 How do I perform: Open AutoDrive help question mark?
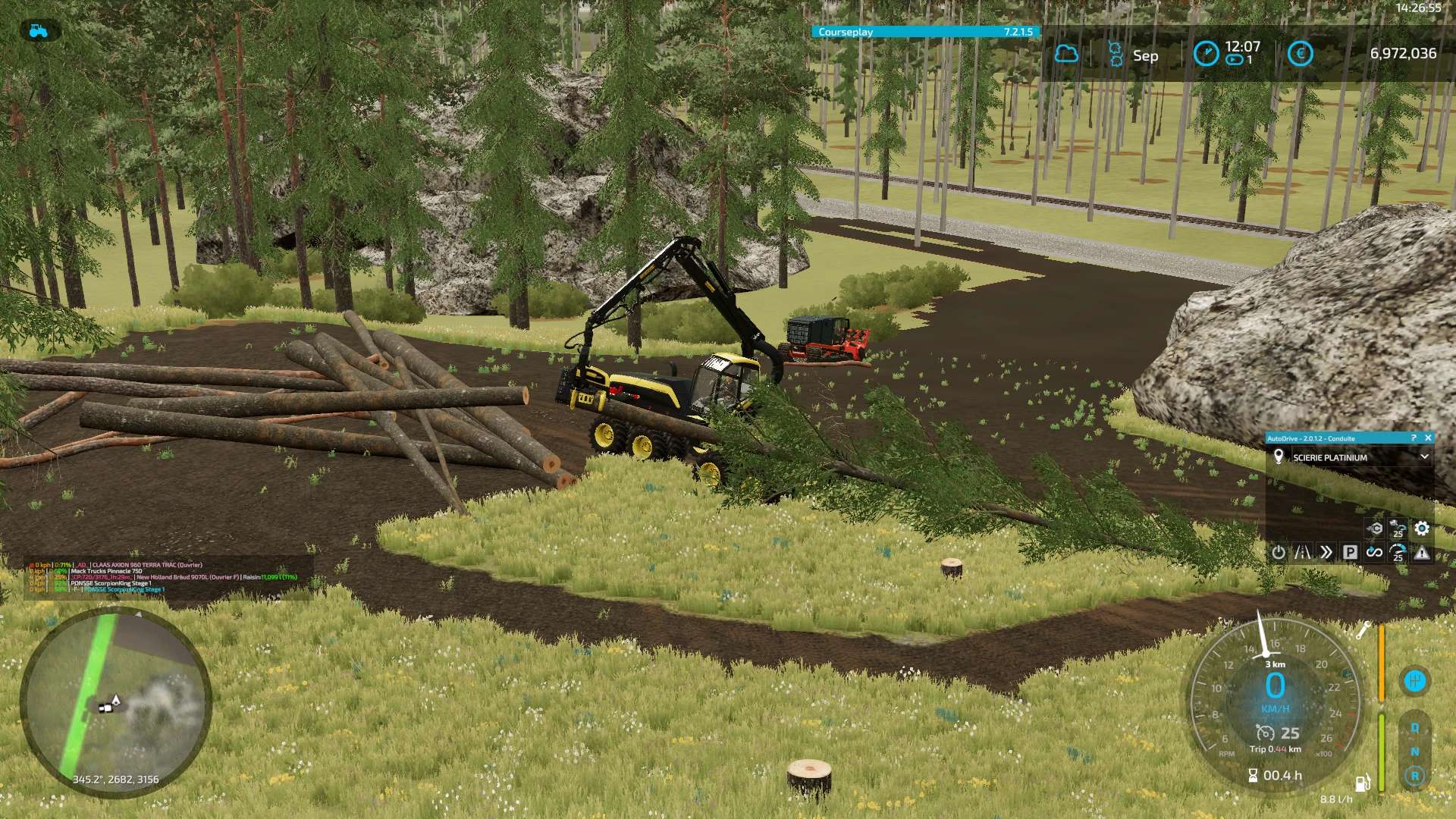pyautogui.click(x=1414, y=438)
